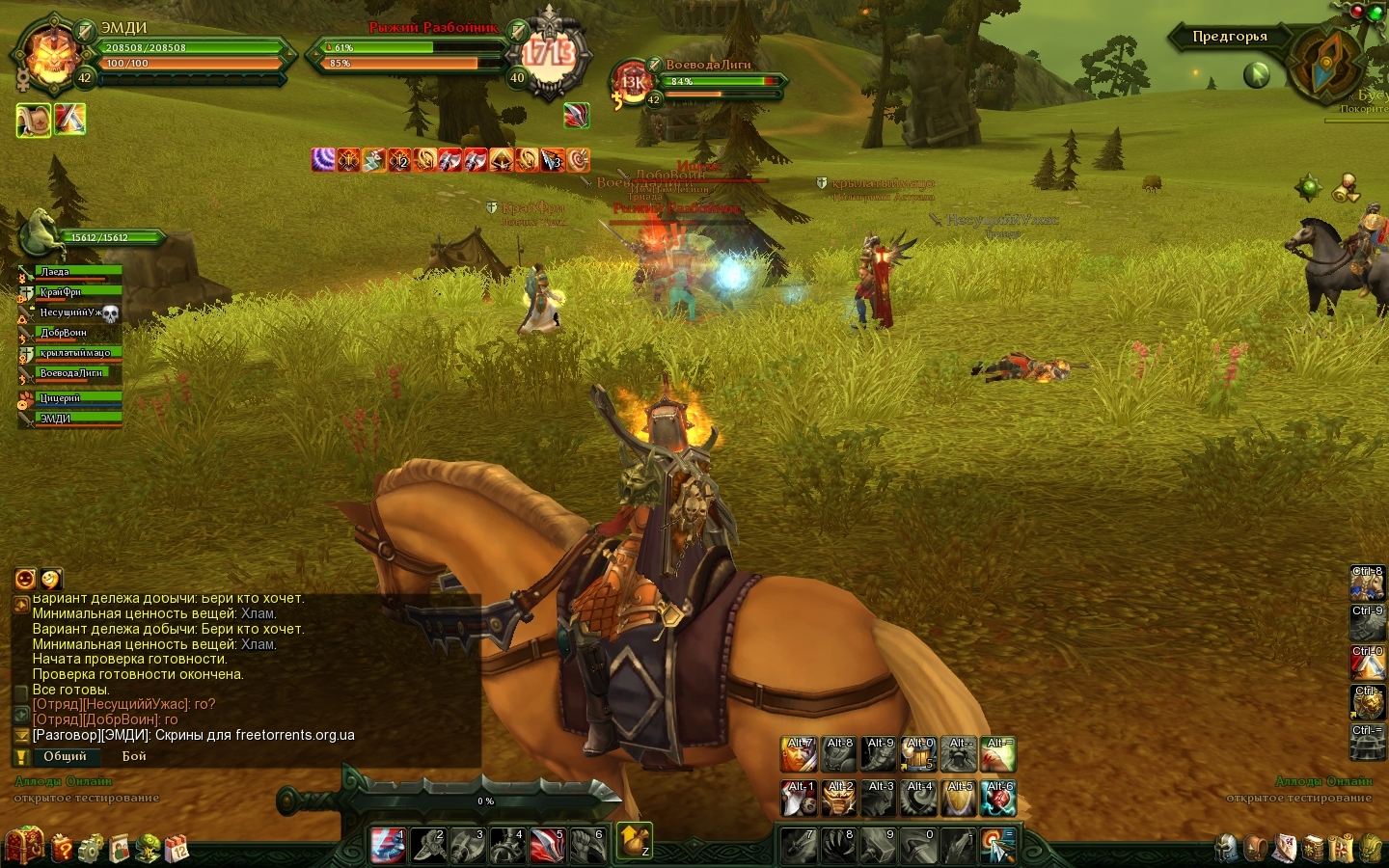1389x868 pixels.
Task: Click the Предгорья zone name label
Action: click(x=1229, y=37)
